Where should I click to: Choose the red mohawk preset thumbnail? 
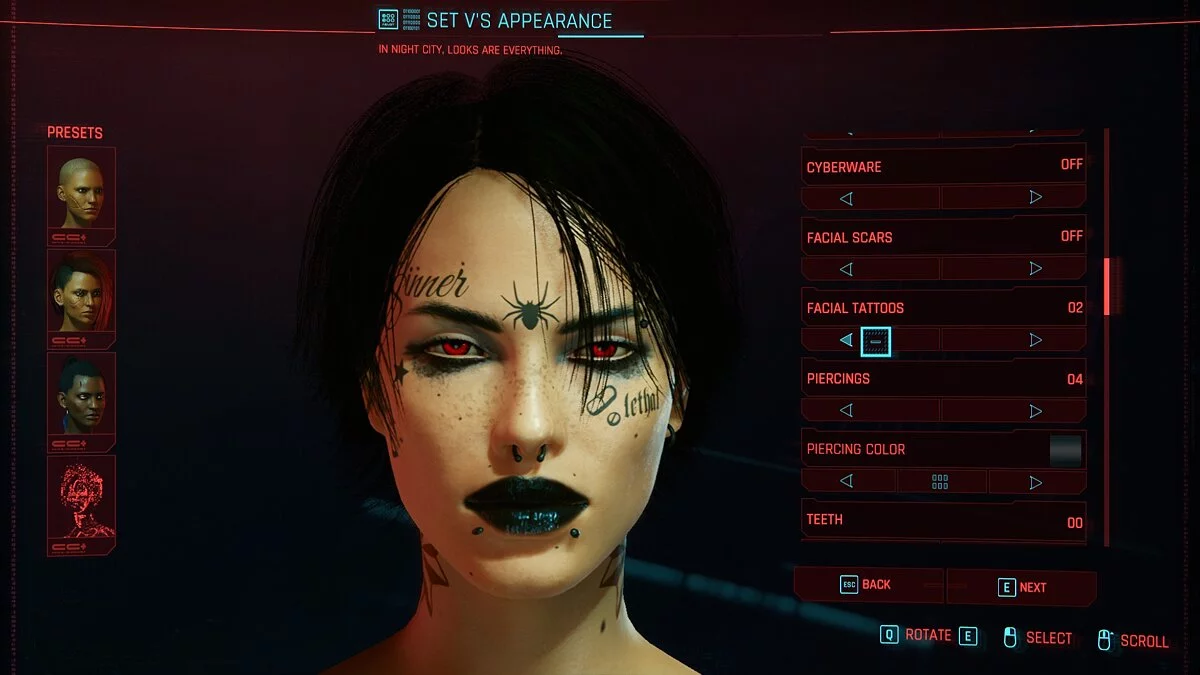click(x=81, y=291)
